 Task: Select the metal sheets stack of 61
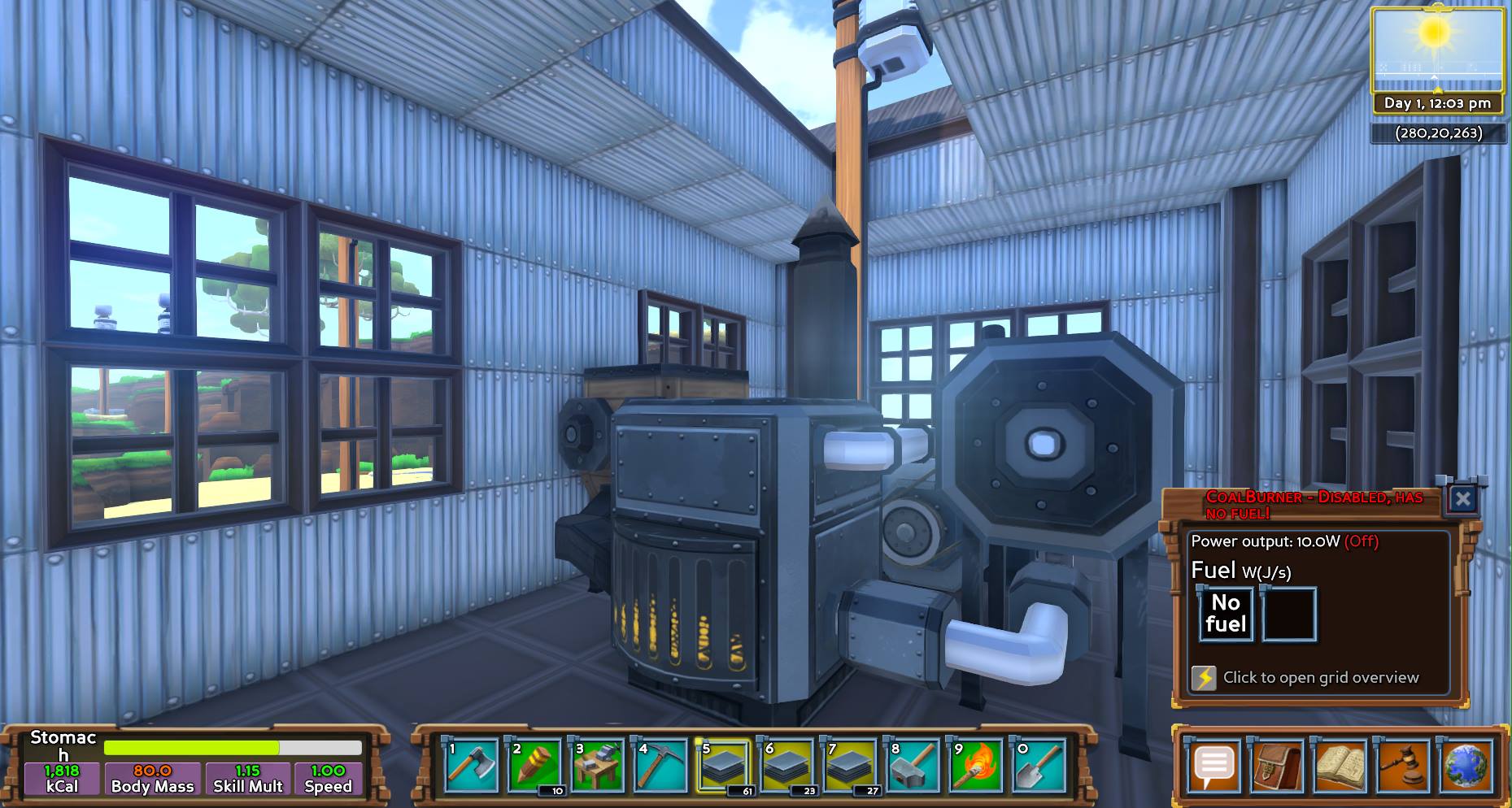(724, 766)
